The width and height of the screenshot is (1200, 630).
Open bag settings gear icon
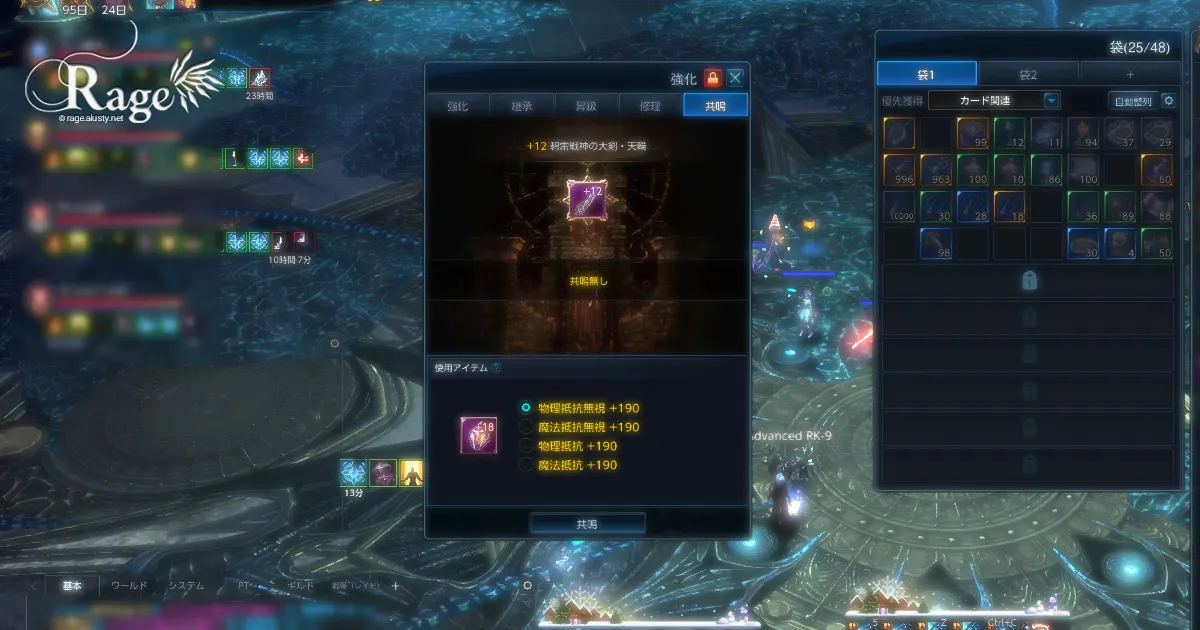1169,101
